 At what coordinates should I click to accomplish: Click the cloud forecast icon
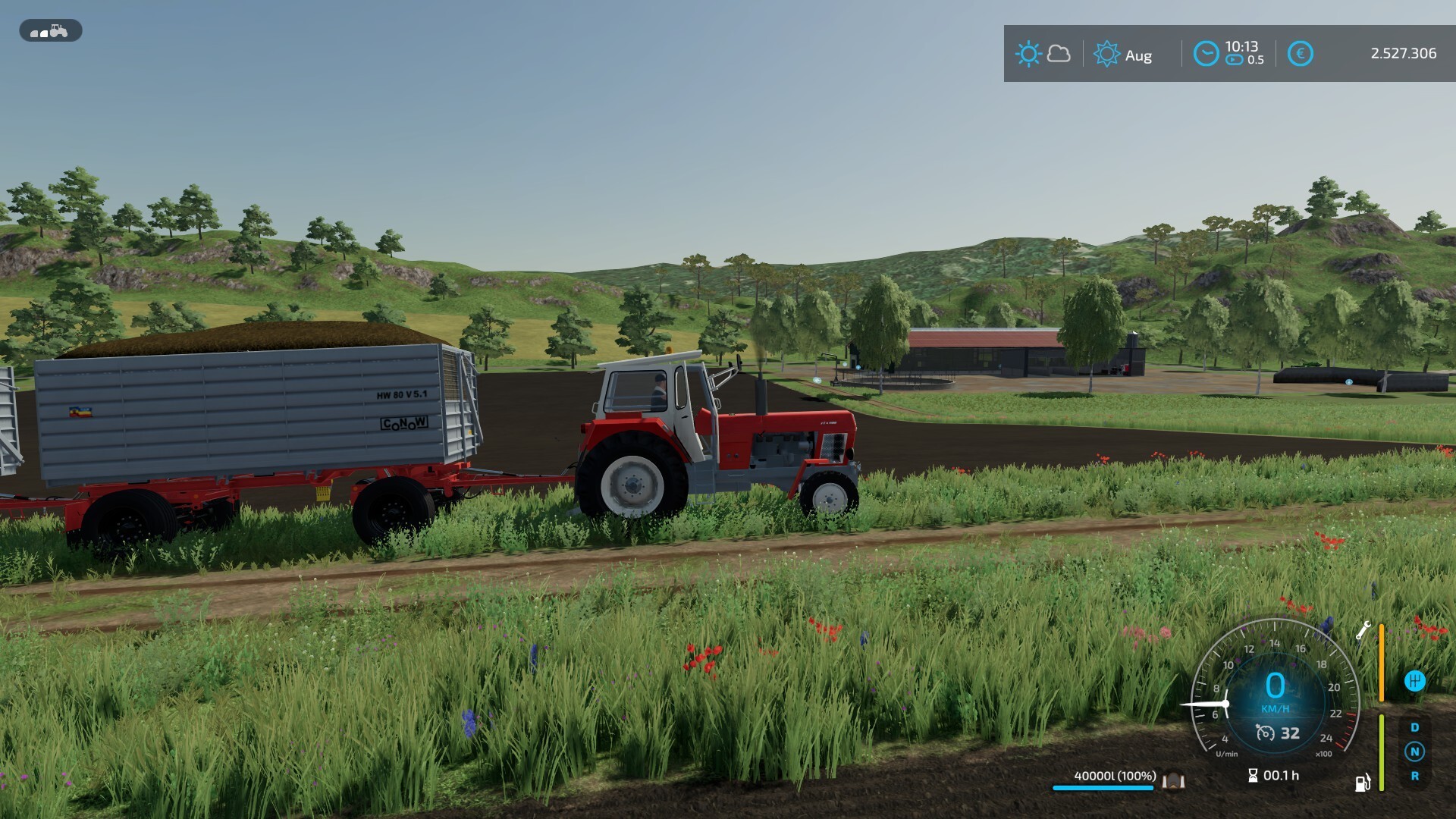1059,54
